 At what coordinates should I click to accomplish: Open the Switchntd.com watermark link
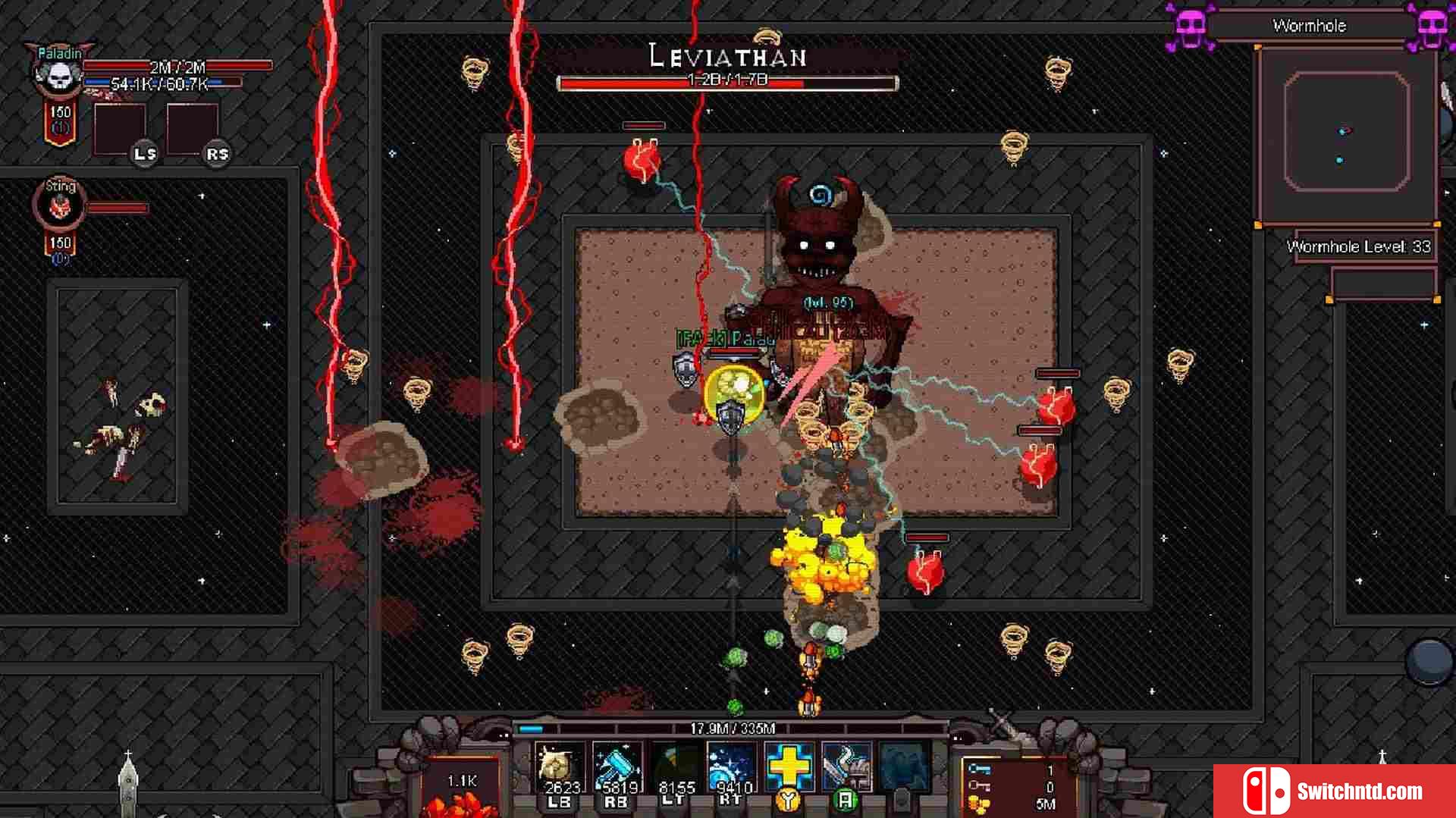[1335, 791]
